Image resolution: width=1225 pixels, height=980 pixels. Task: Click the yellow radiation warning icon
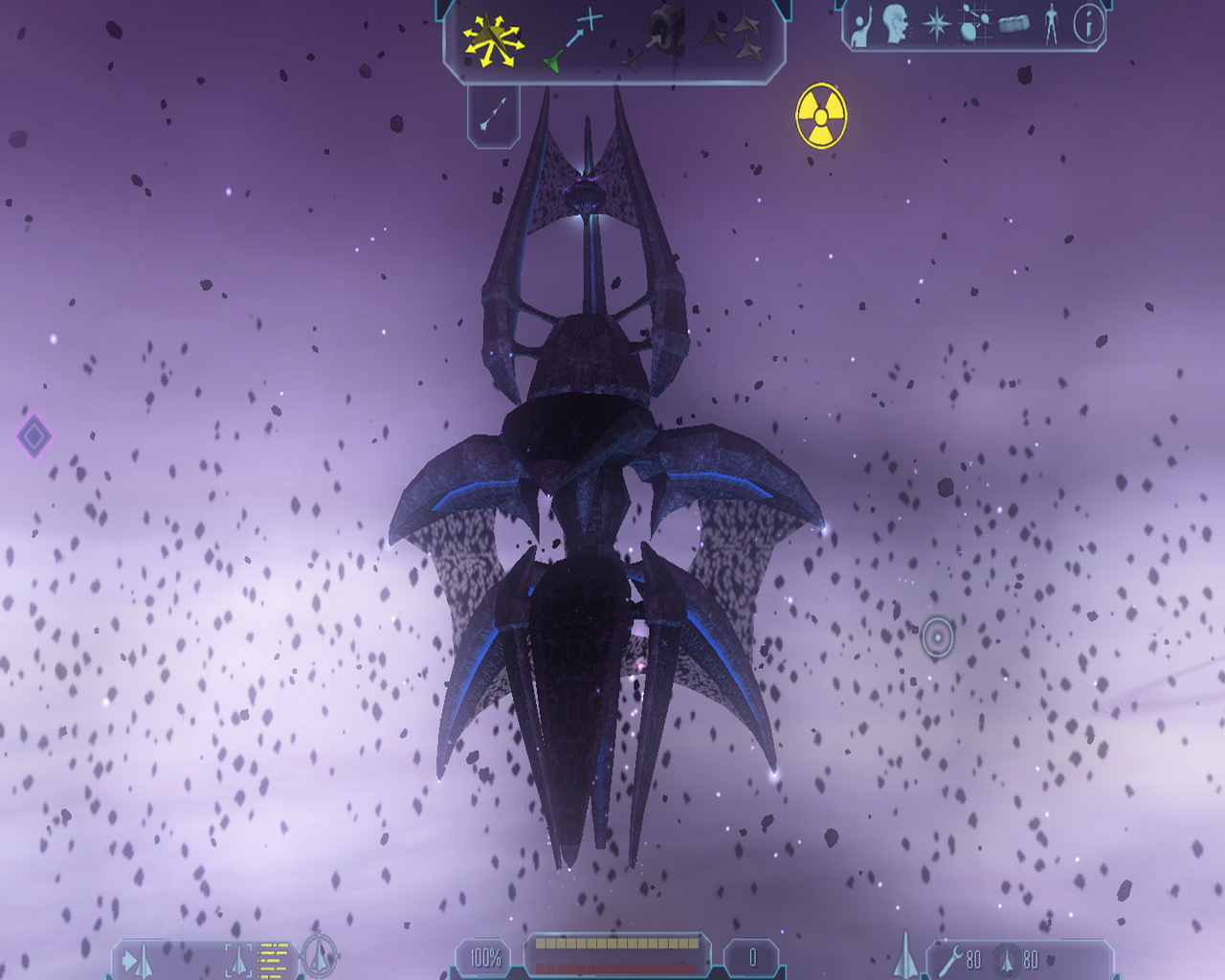[x=820, y=116]
